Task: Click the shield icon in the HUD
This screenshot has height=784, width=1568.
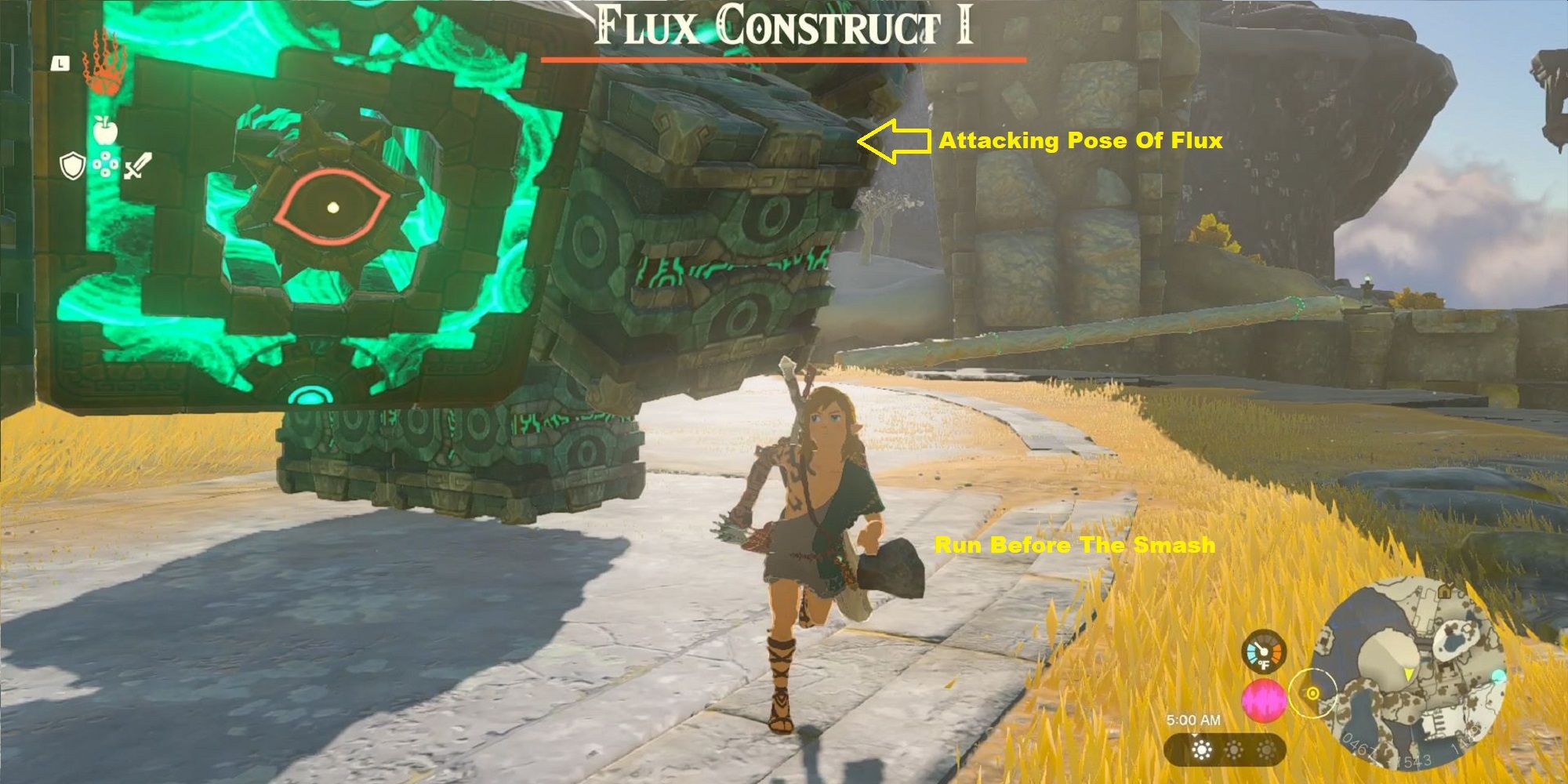Action: pyautogui.click(x=71, y=166)
